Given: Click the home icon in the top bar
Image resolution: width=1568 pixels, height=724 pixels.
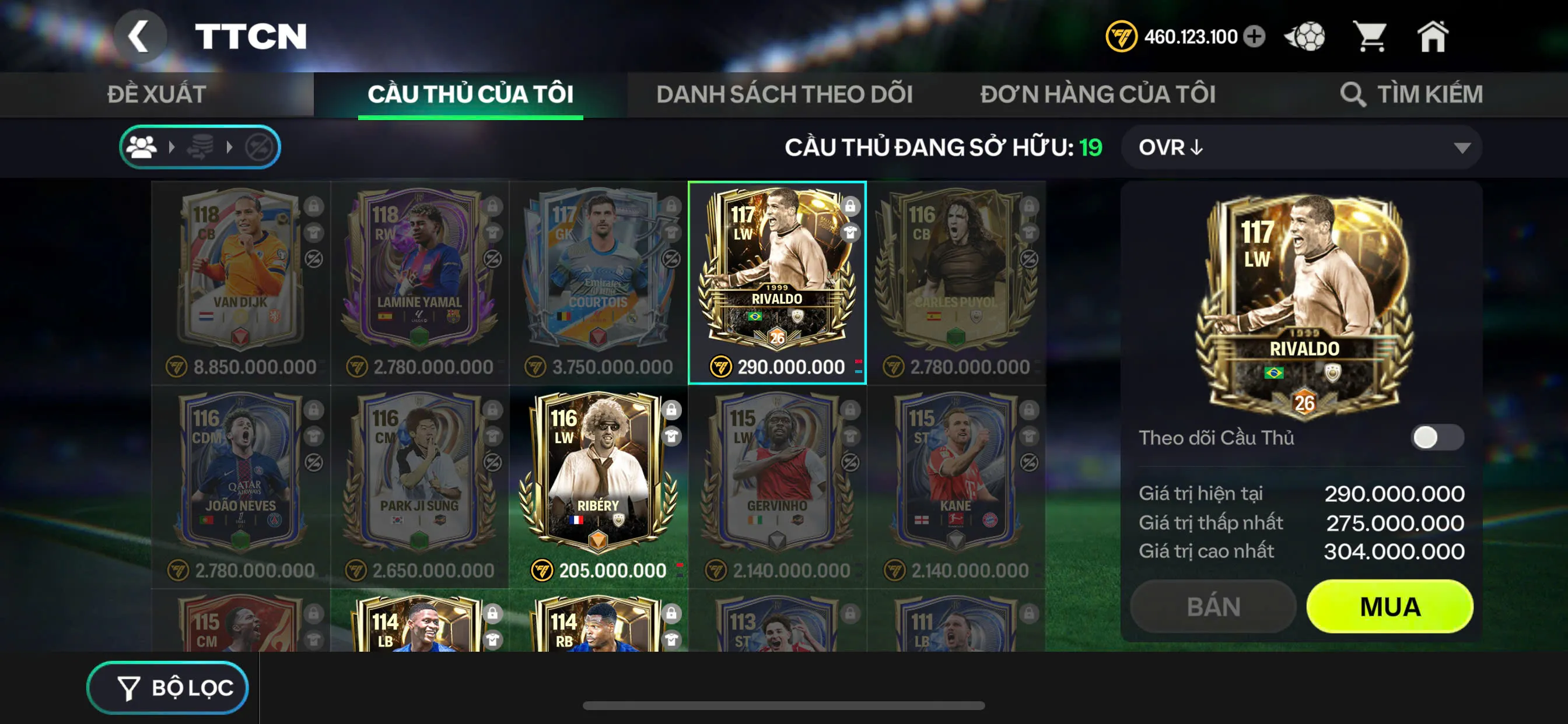Looking at the screenshot, I should (x=1433, y=37).
